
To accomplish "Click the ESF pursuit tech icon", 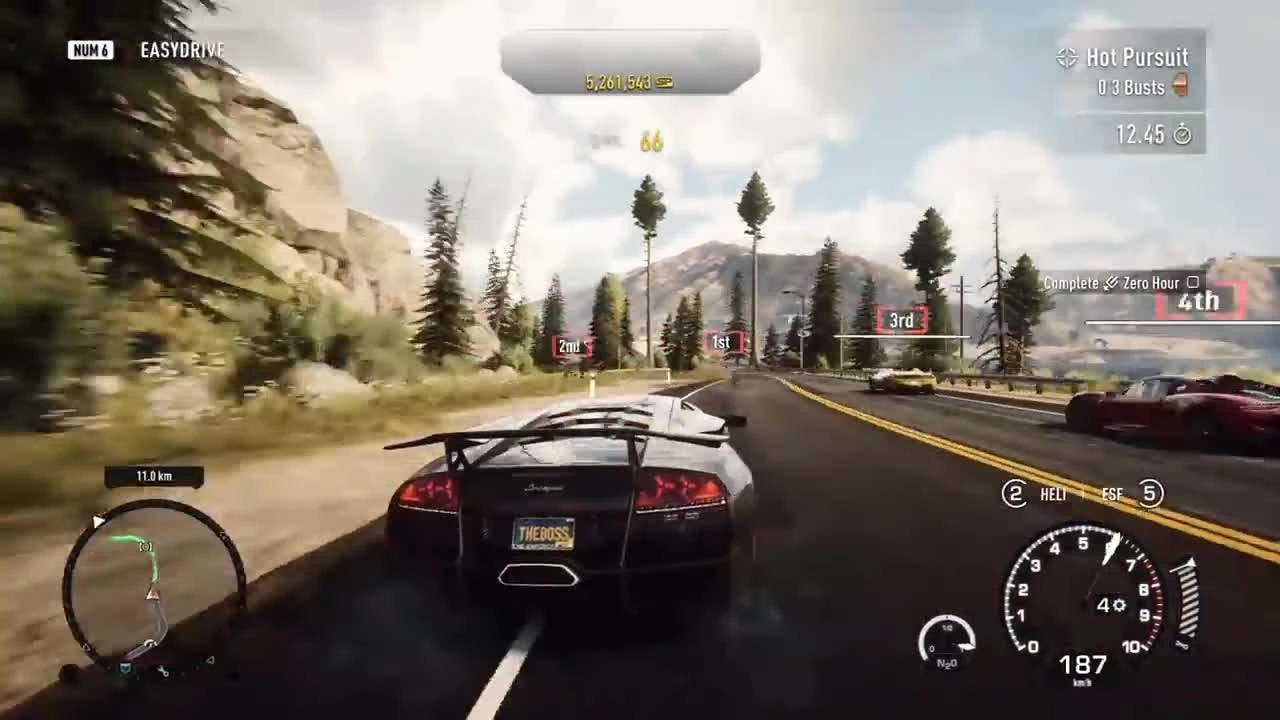I will (x=1112, y=494).
